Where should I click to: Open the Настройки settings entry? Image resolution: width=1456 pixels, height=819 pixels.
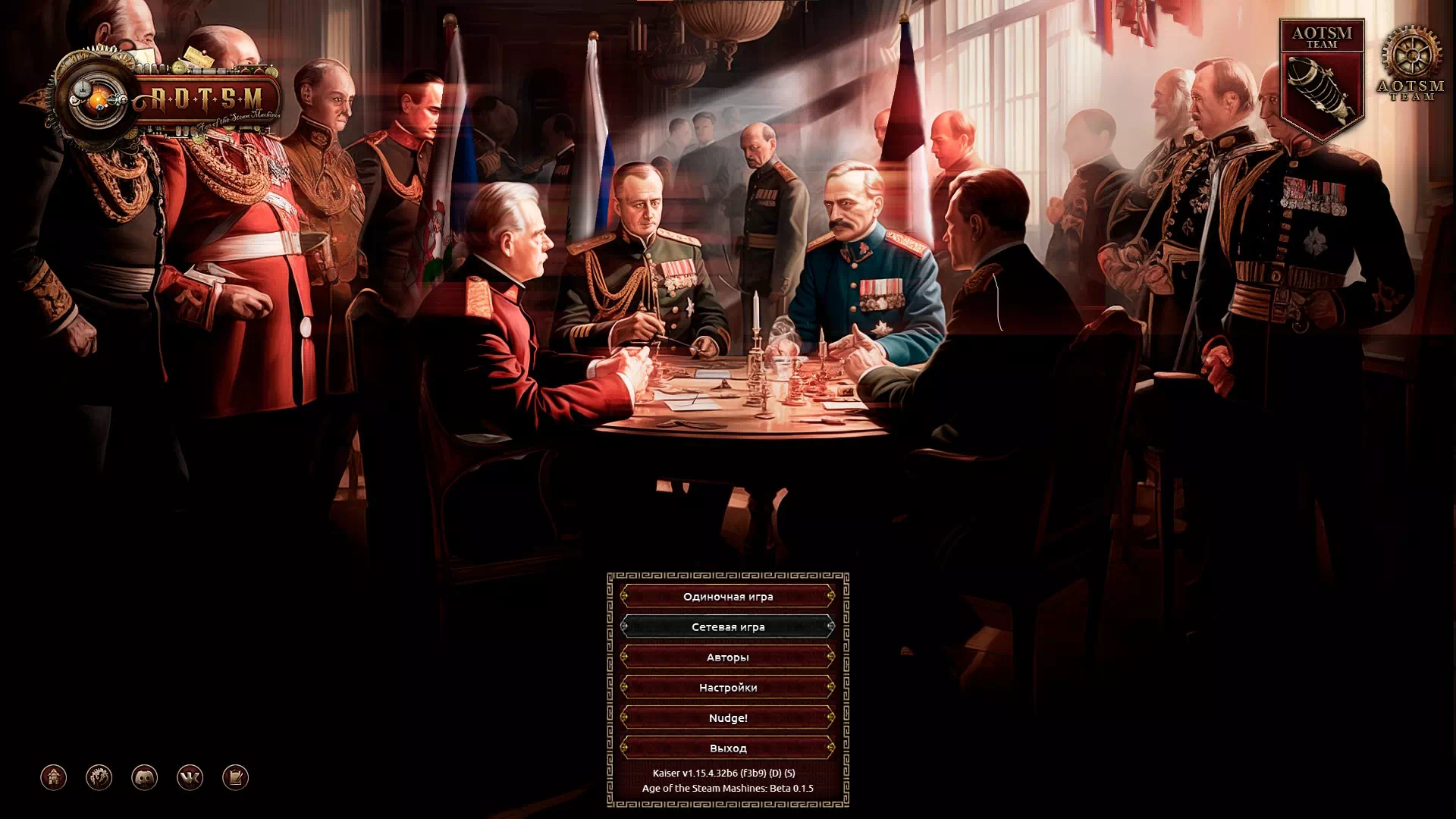click(728, 687)
